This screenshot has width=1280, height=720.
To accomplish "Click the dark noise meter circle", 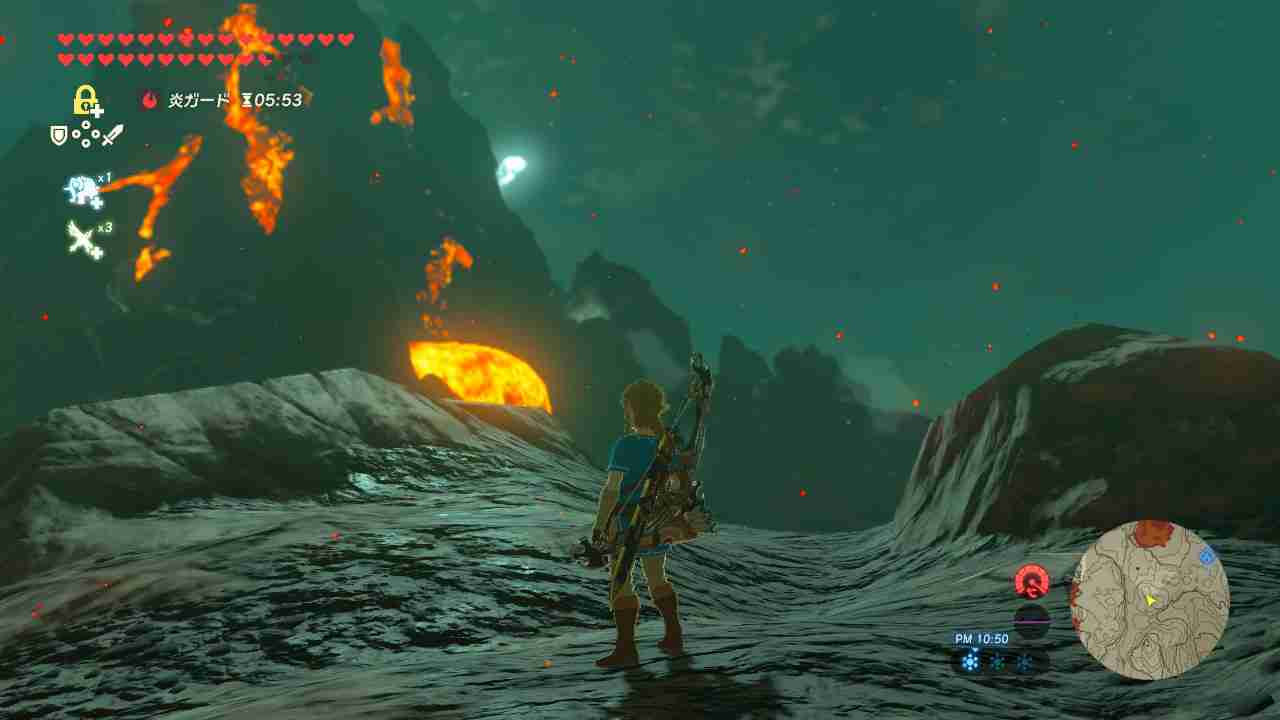I will (1031, 620).
